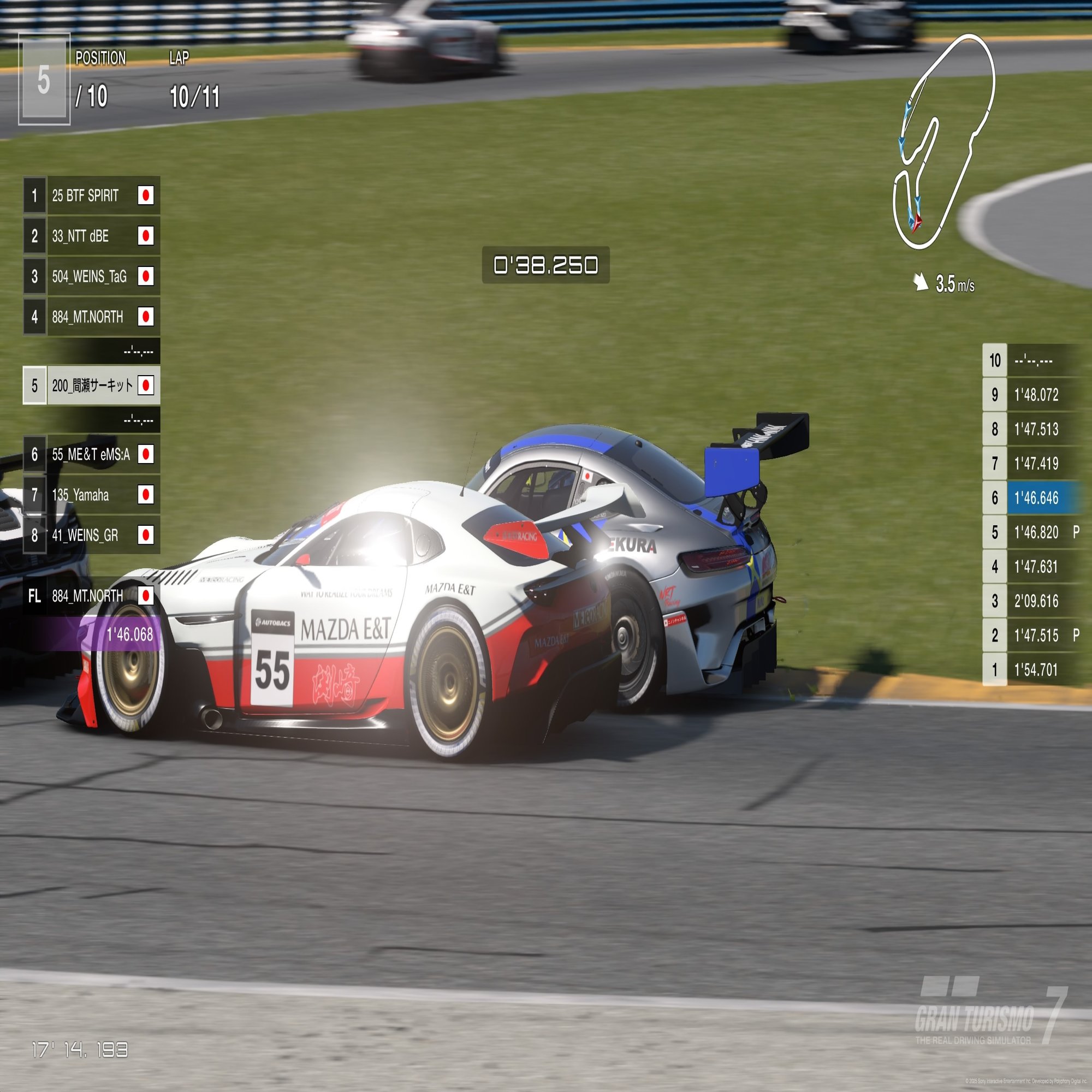Screen dimensions: 1092x1092
Task: Select the FL fastest lap holder row
Action: coord(92,596)
